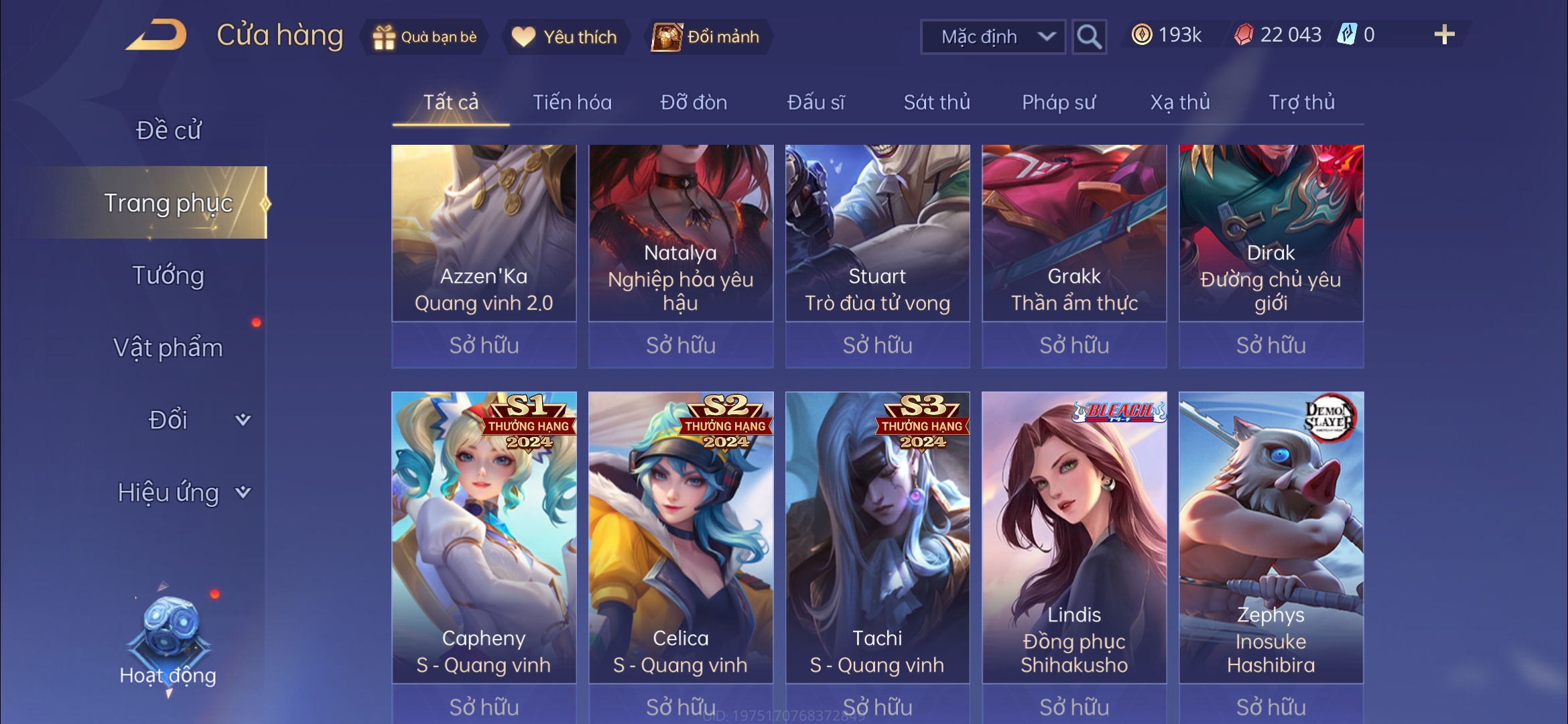Show the Pháp sư skins tab
This screenshot has height=724, width=1568.
[1059, 103]
